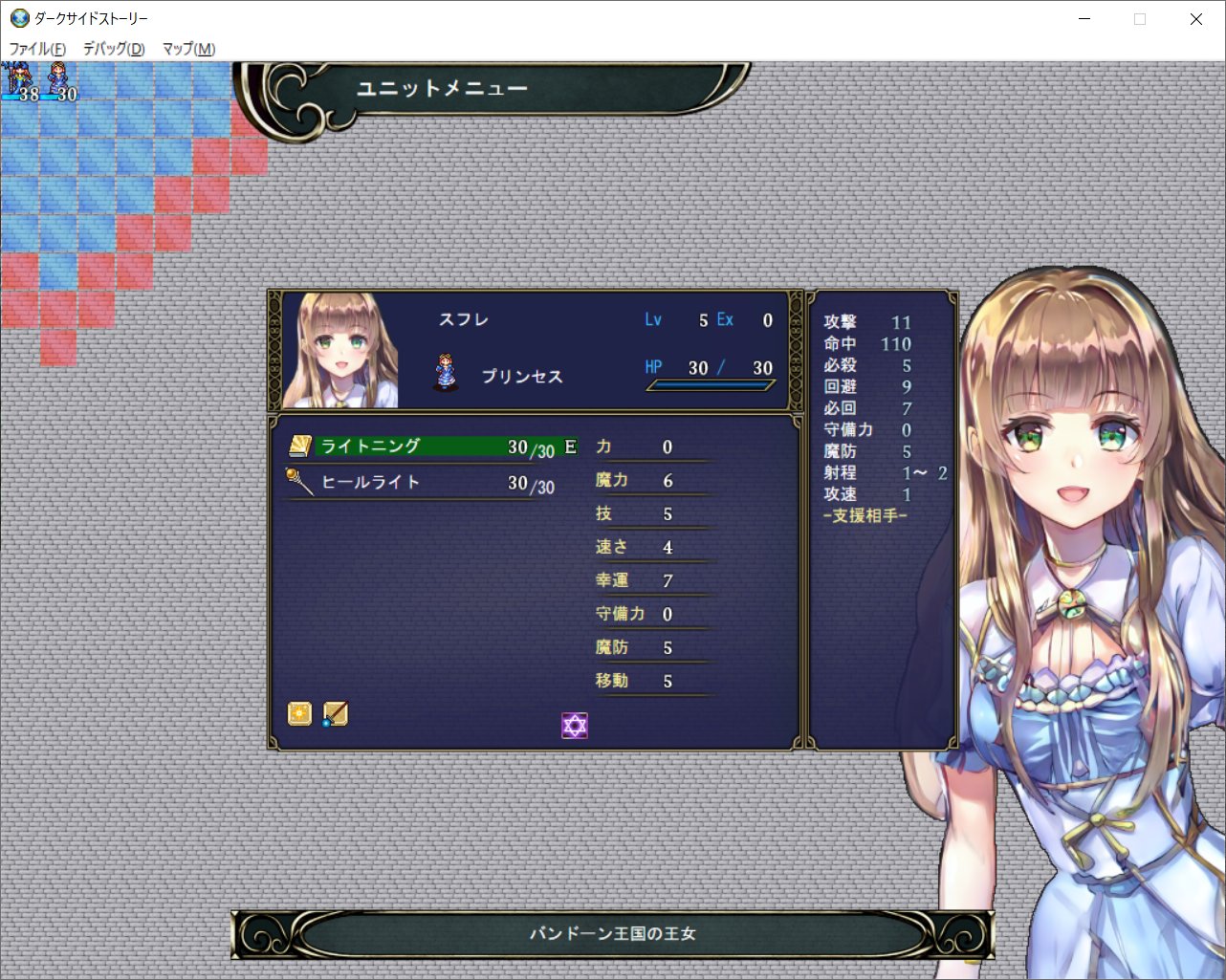Screen dimensions: 1226x980
Task: Click スフレ's HP bar gauge
Action: (x=712, y=385)
